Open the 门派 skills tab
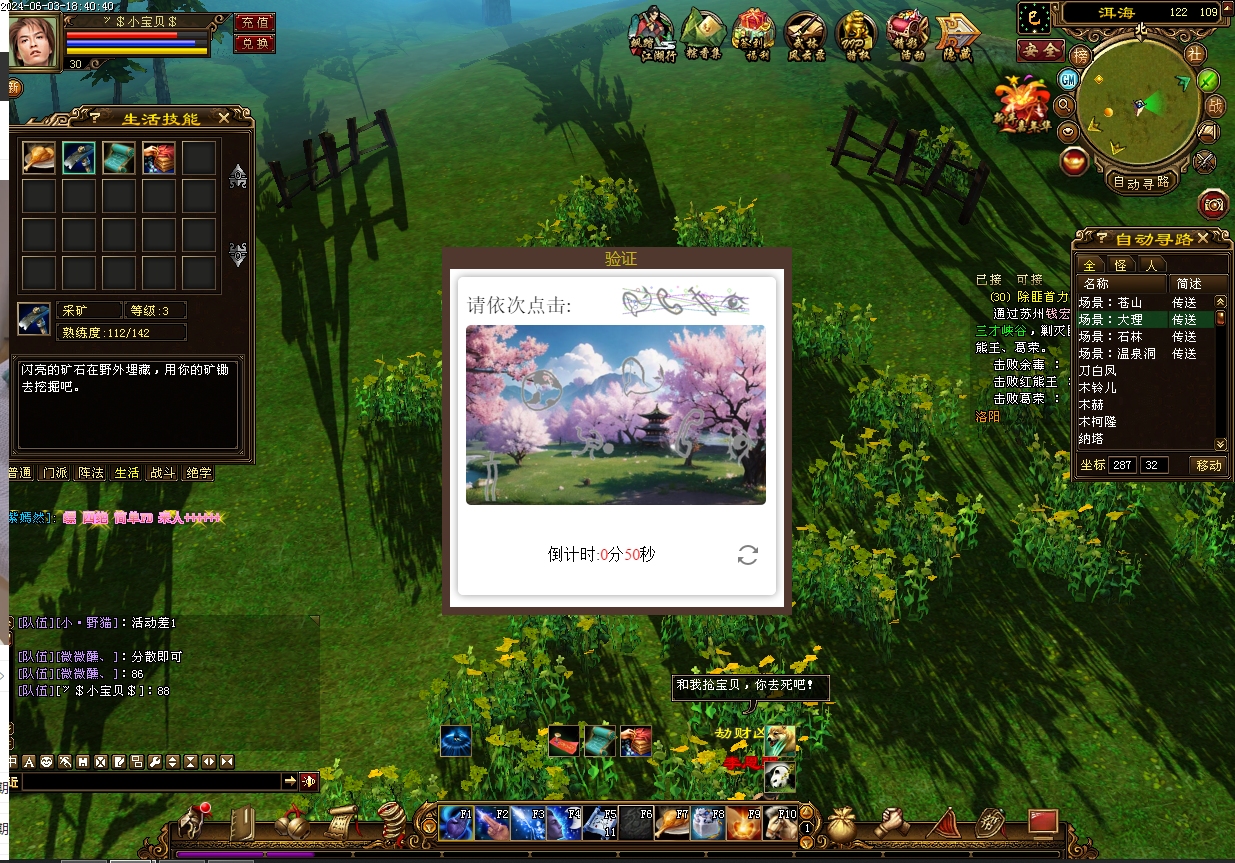 point(54,473)
